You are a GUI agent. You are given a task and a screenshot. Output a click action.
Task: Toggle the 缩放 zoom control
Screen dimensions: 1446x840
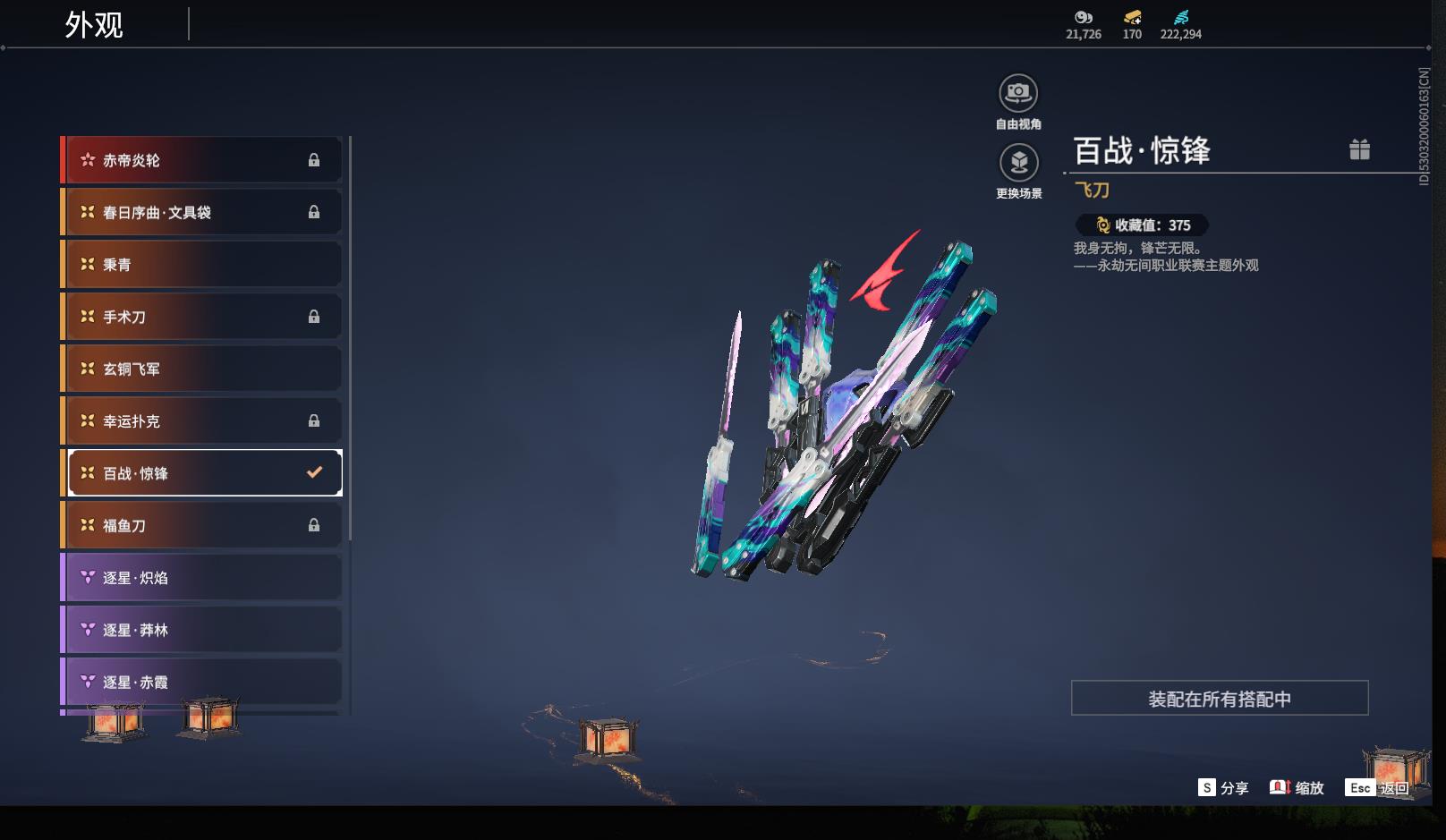(1297, 788)
